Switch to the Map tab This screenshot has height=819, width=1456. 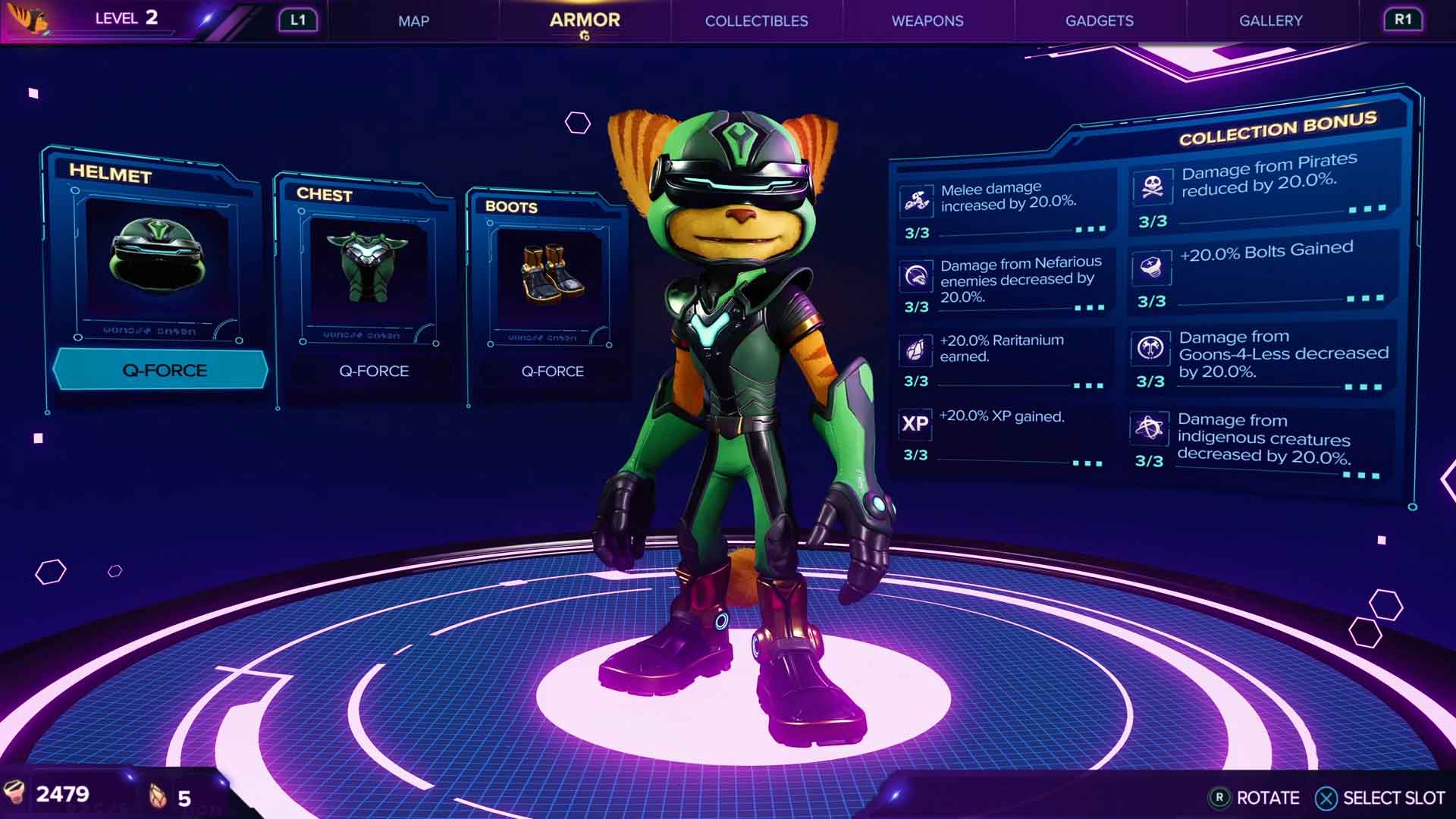click(413, 21)
